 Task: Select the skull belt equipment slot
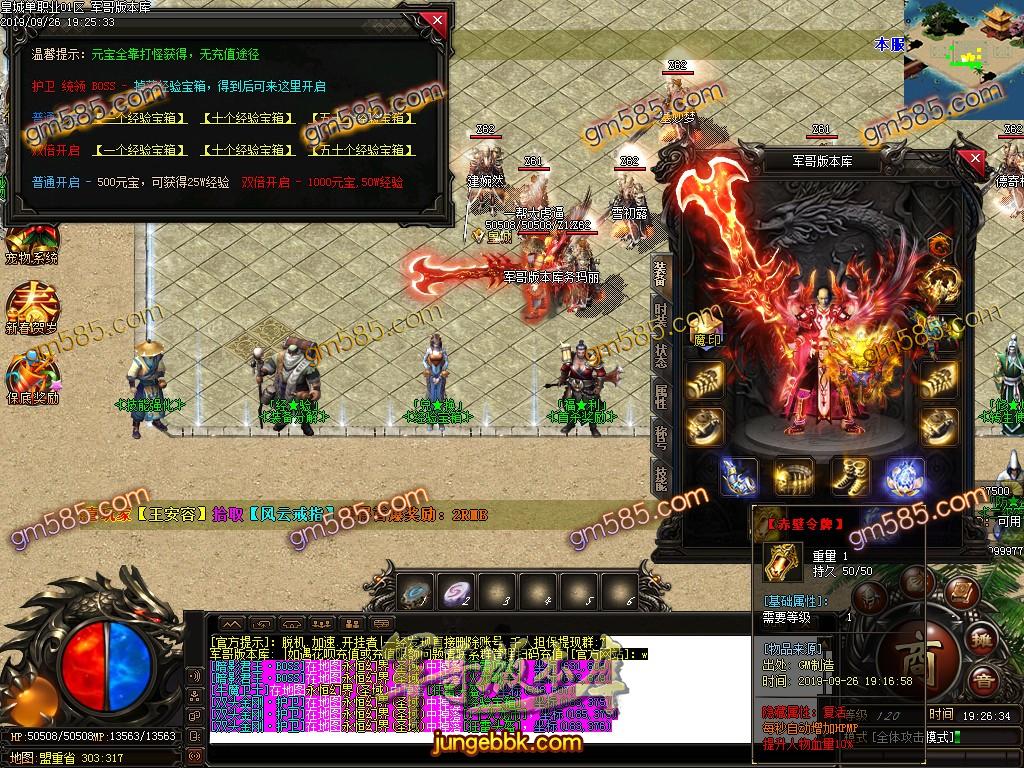tap(795, 478)
